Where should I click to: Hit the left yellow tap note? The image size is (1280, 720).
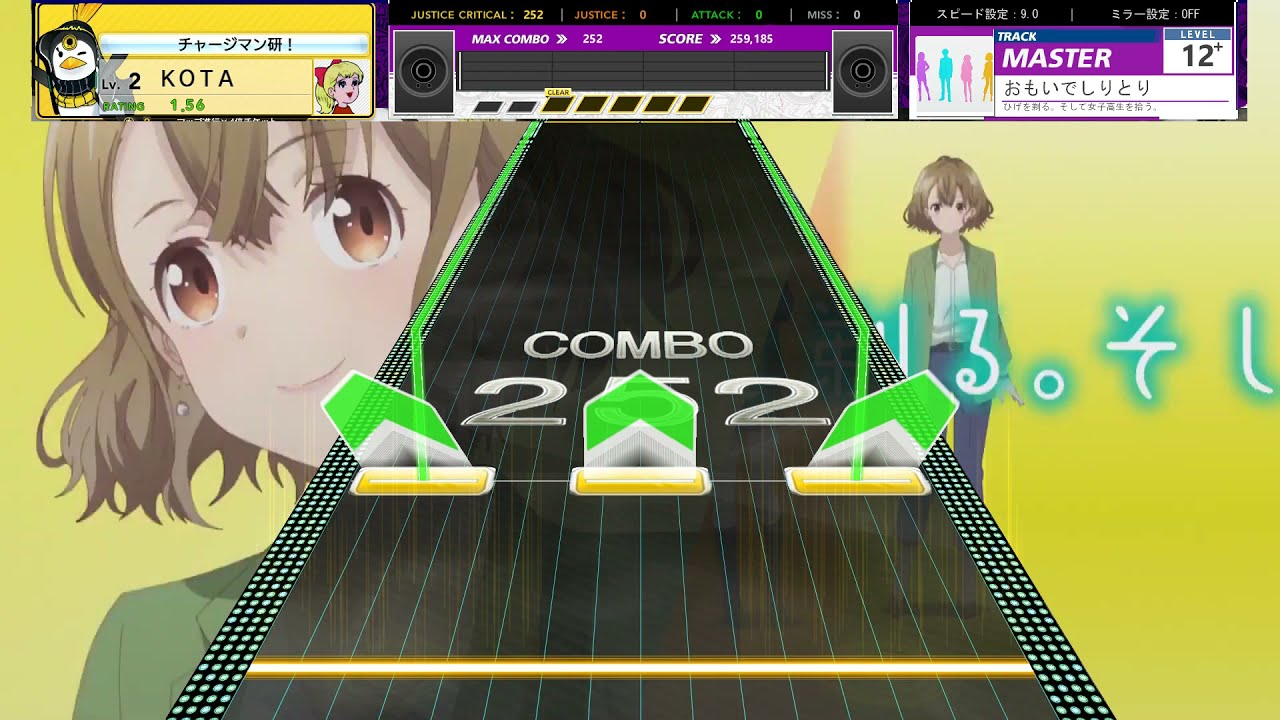pos(423,481)
